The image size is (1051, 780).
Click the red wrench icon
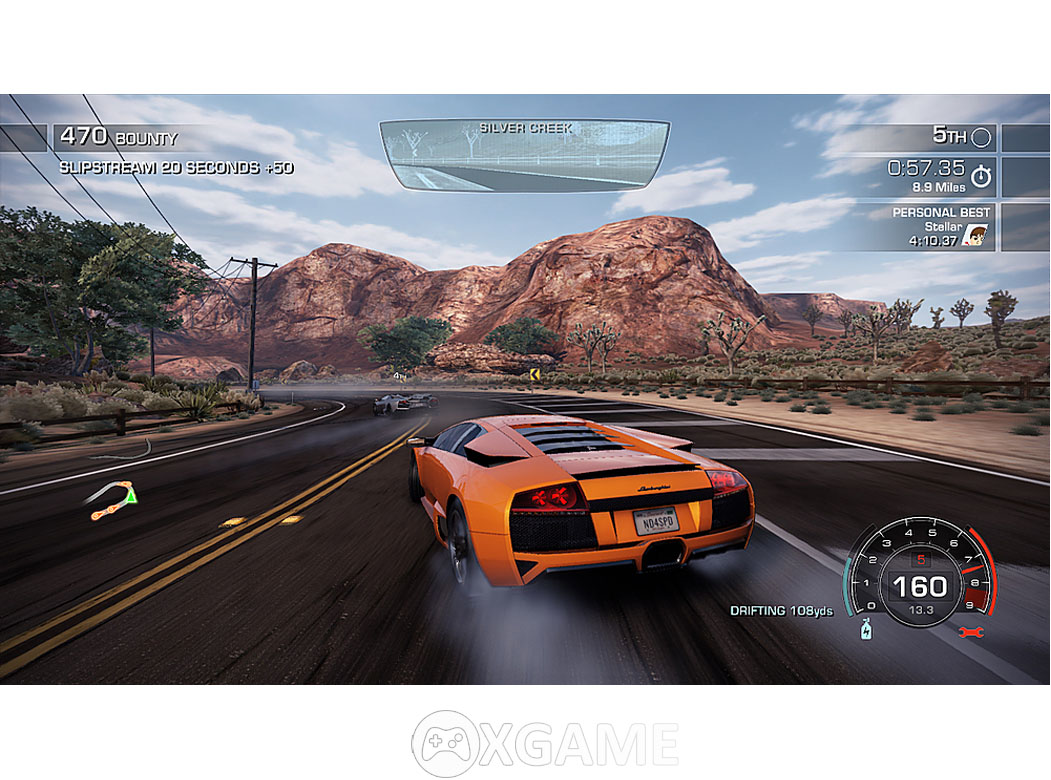[x=971, y=631]
